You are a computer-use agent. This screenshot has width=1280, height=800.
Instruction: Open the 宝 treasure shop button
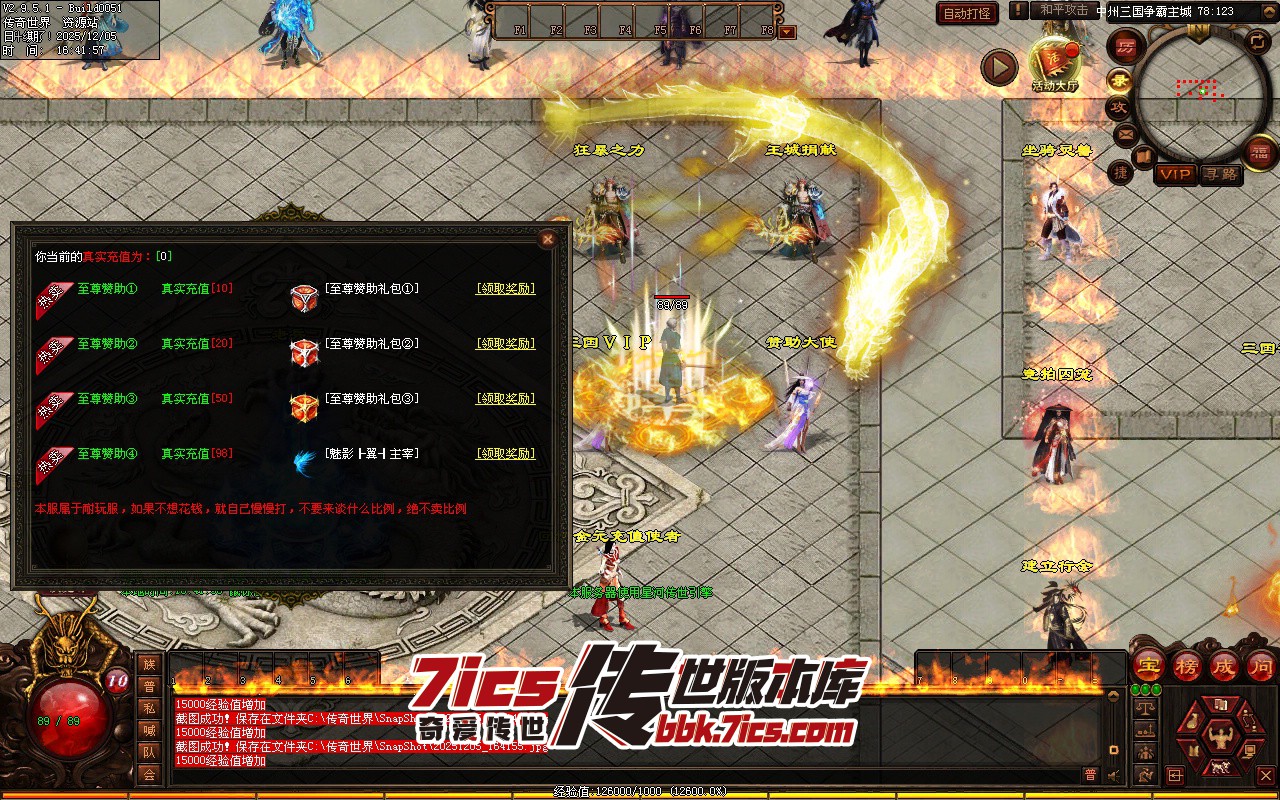pos(1149,665)
